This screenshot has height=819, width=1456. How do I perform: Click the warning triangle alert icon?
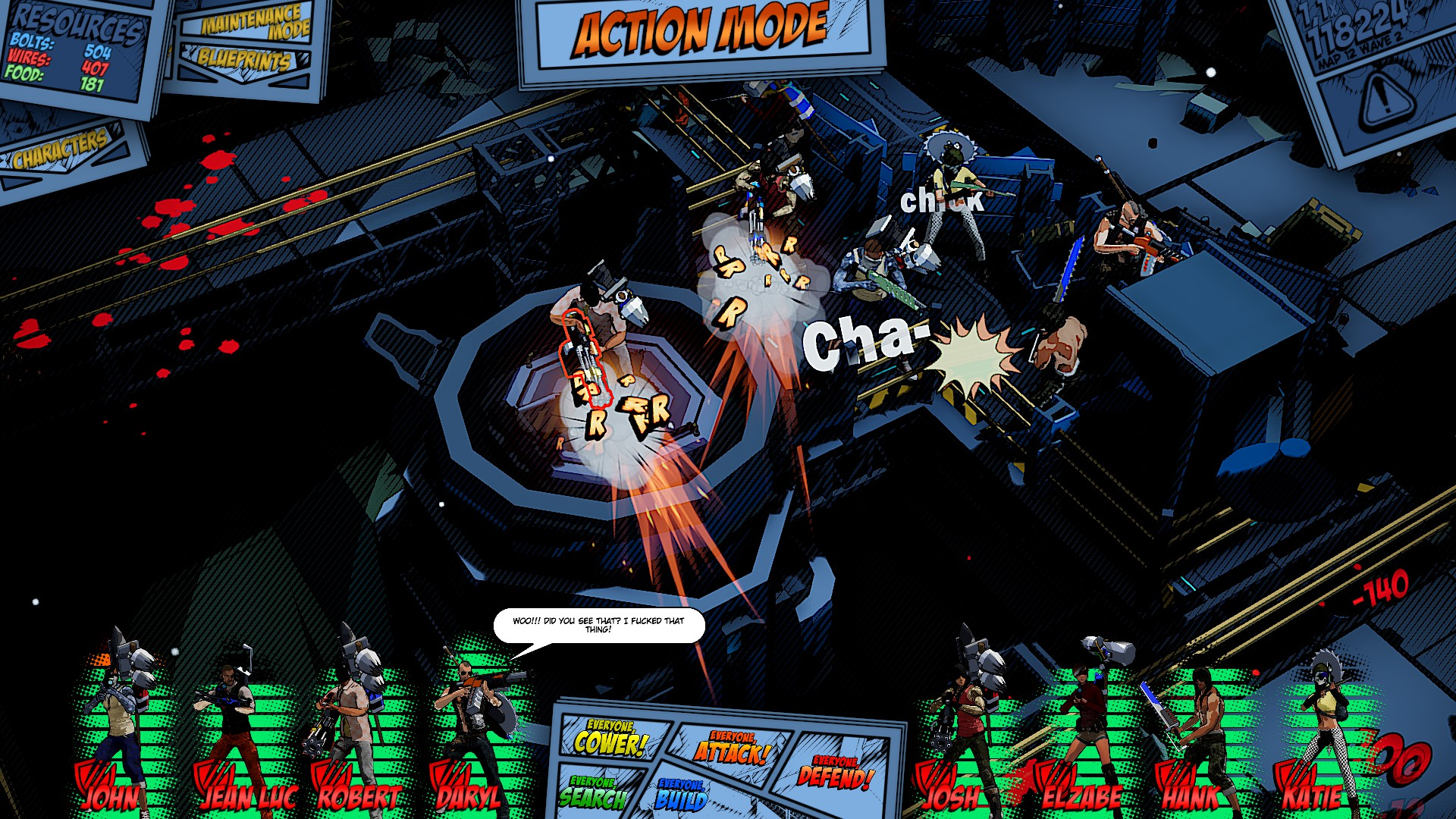coord(1385,98)
